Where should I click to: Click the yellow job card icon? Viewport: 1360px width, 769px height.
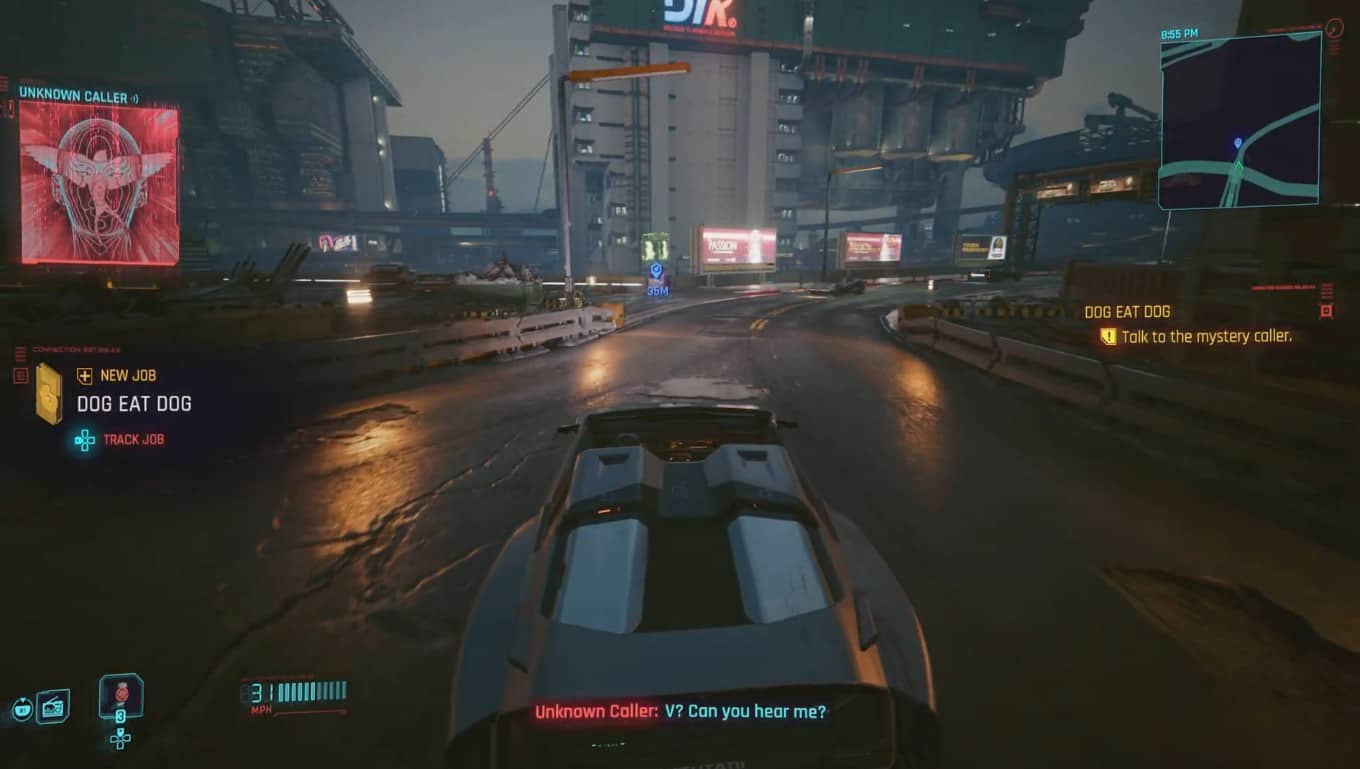48,393
